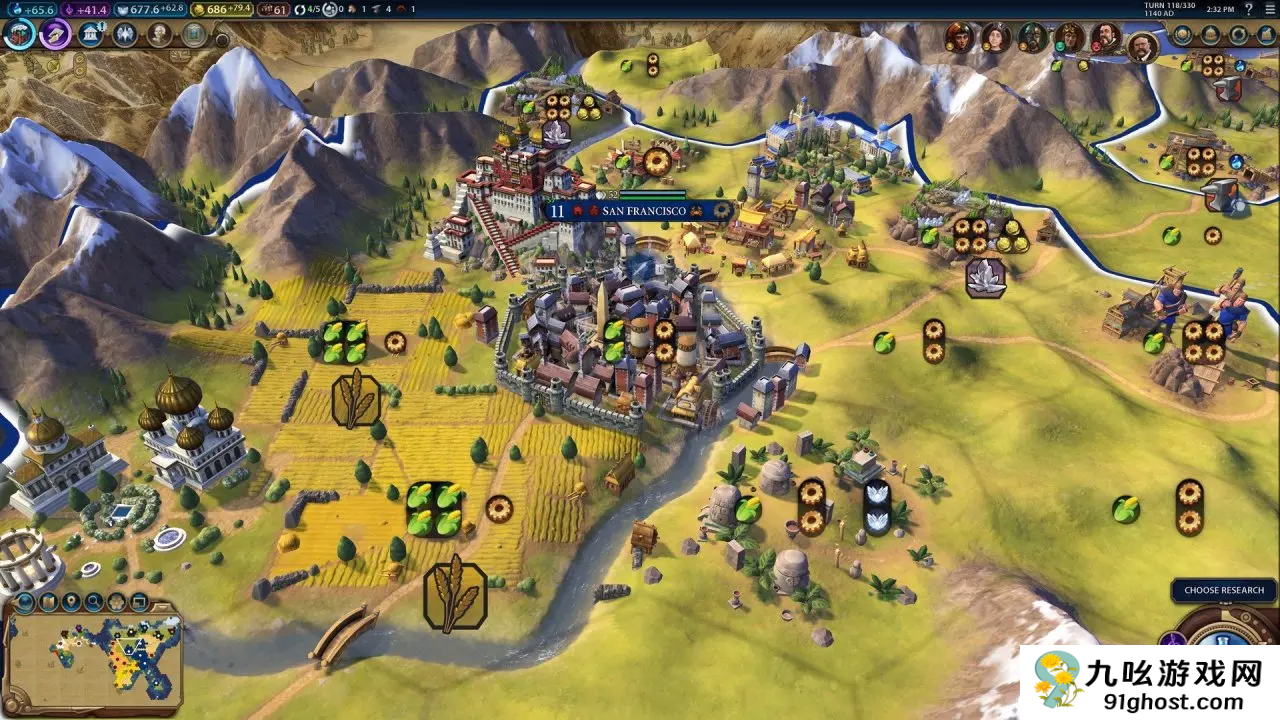
Task: Open diplomacy with the red-turbaned leader
Action: 961,38
